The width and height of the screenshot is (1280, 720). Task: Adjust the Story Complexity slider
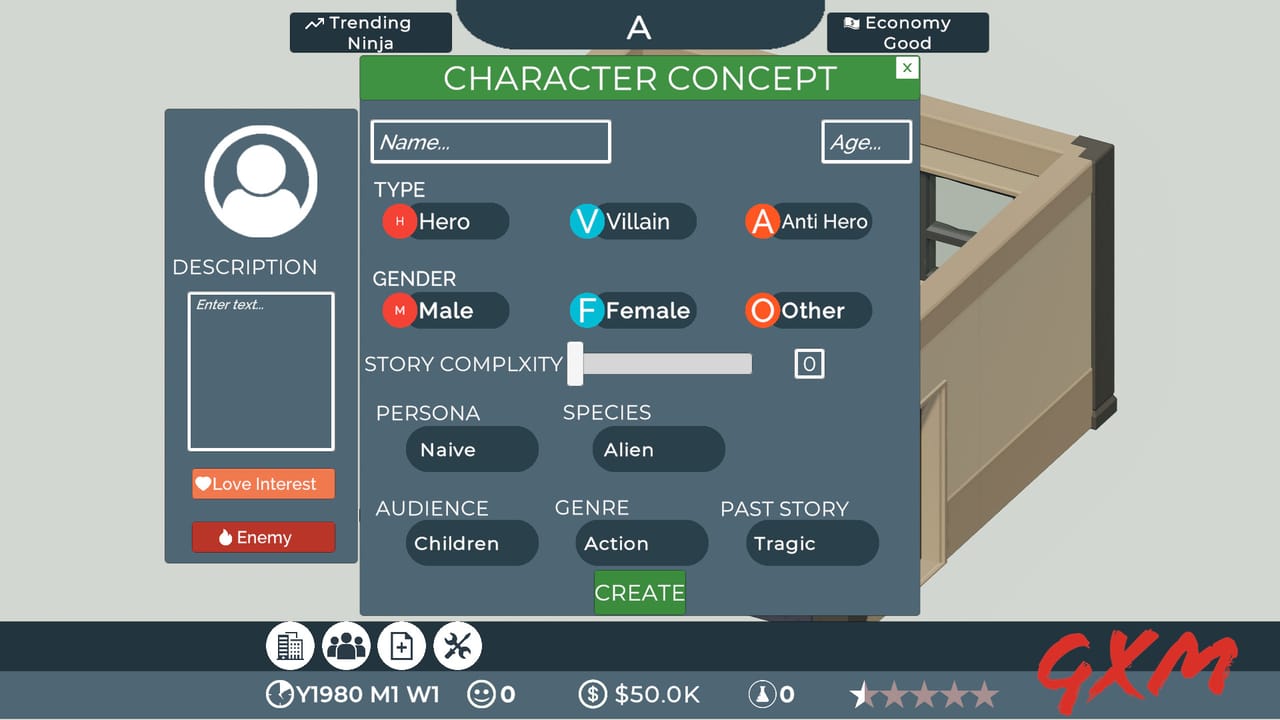pos(575,364)
